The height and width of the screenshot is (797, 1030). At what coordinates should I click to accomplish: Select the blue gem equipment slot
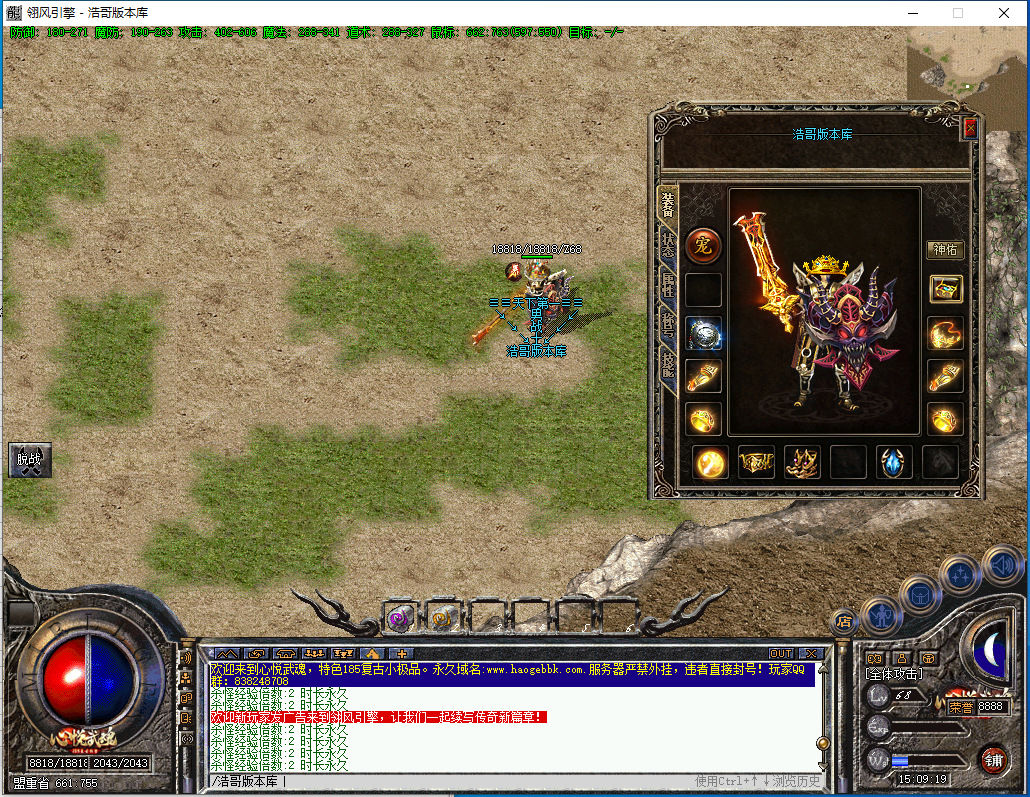894,462
